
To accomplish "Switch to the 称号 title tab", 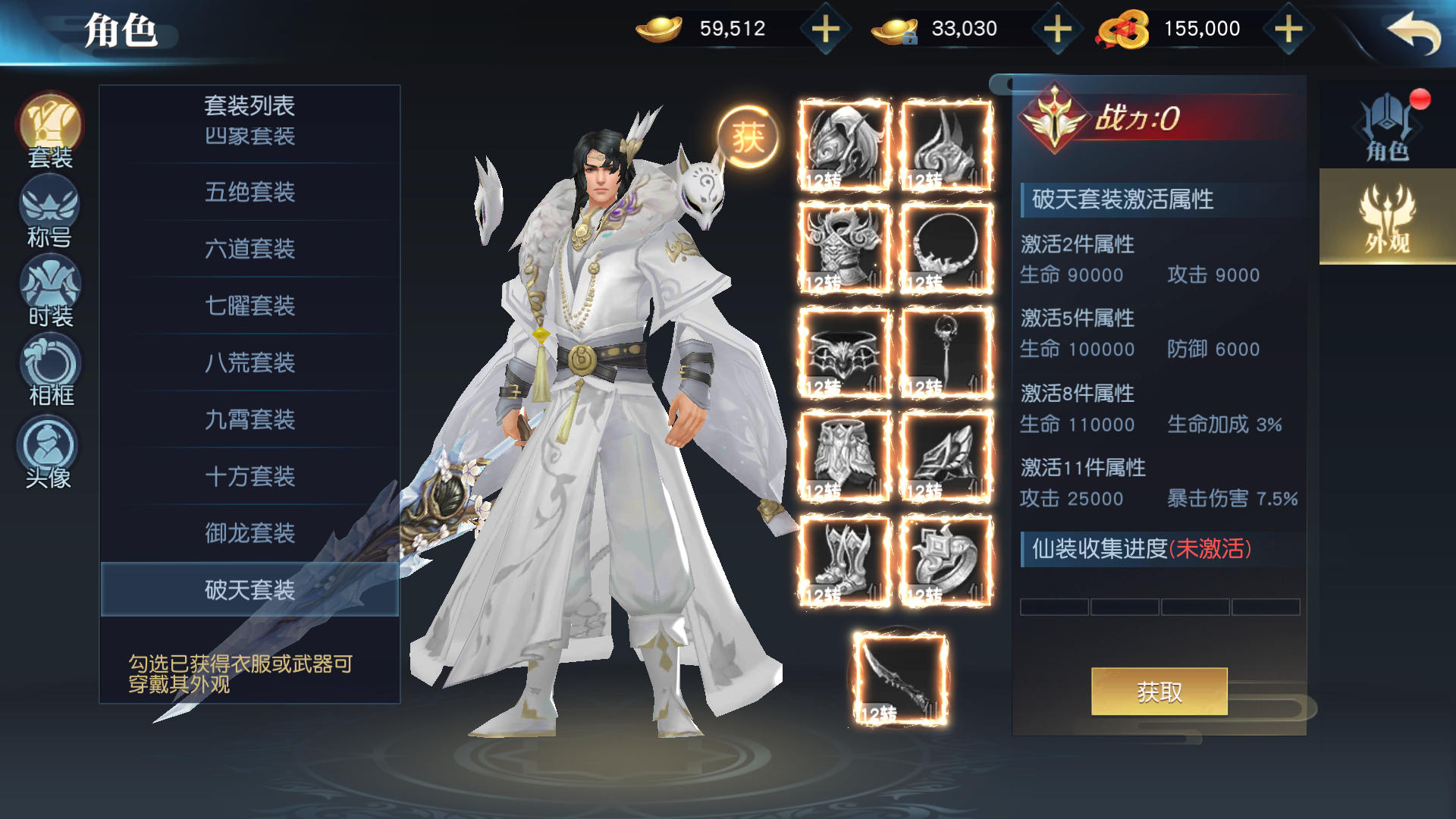I will point(50,212).
